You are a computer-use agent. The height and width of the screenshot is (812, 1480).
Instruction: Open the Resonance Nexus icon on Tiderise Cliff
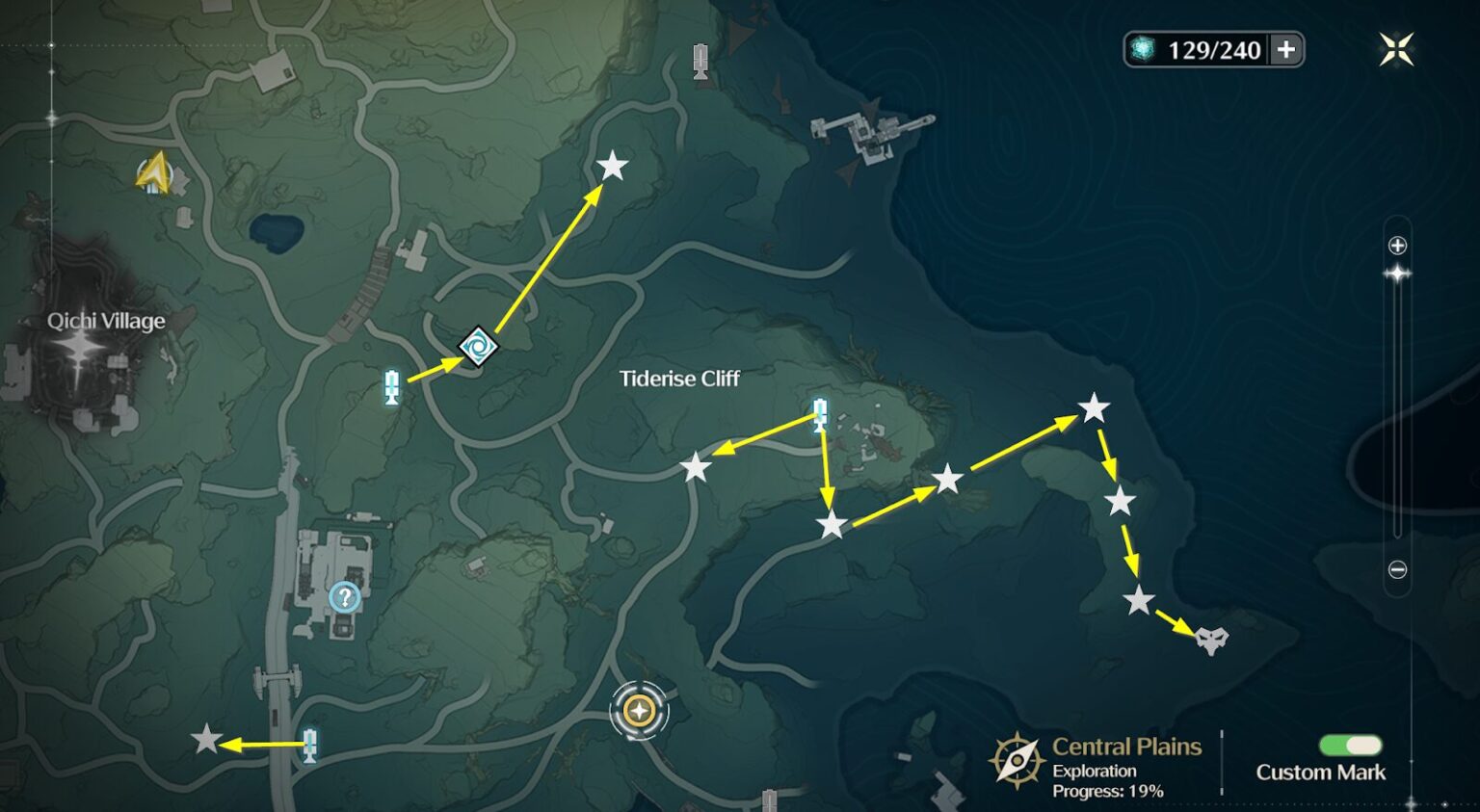(x=477, y=348)
